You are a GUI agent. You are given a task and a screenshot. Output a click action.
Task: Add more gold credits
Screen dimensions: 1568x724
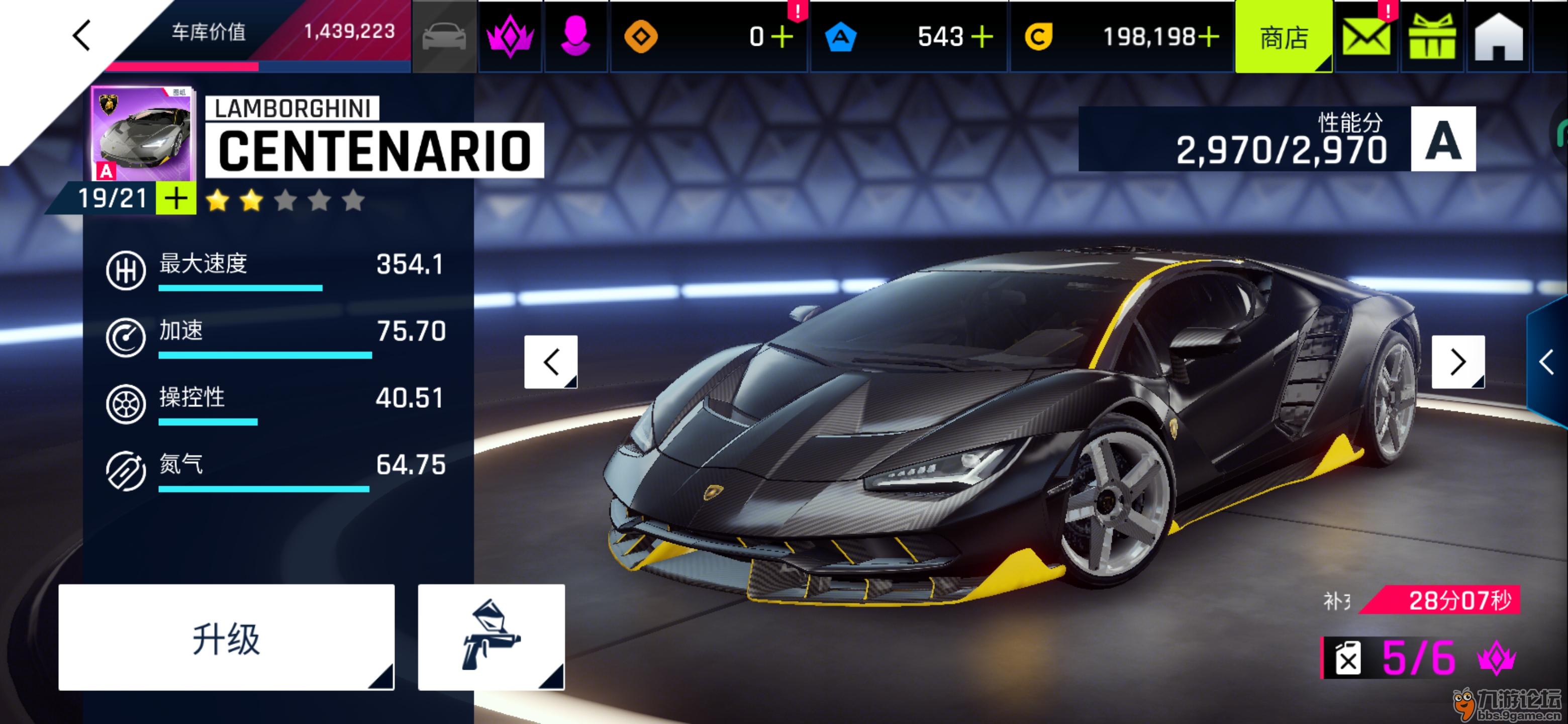(x=1209, y=37)
